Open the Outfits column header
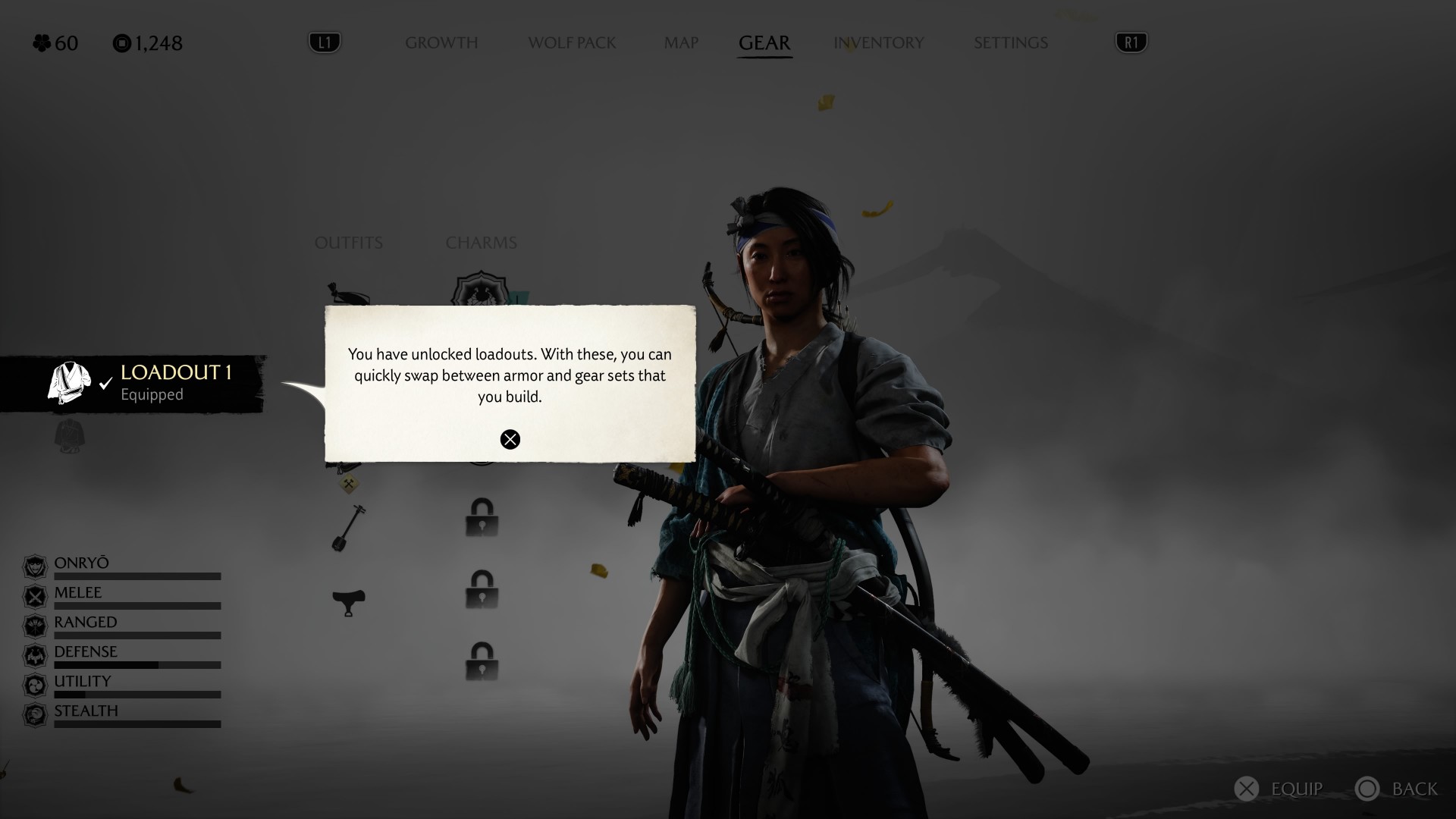The image size is (1456, 819). click(x=349, y=243)
